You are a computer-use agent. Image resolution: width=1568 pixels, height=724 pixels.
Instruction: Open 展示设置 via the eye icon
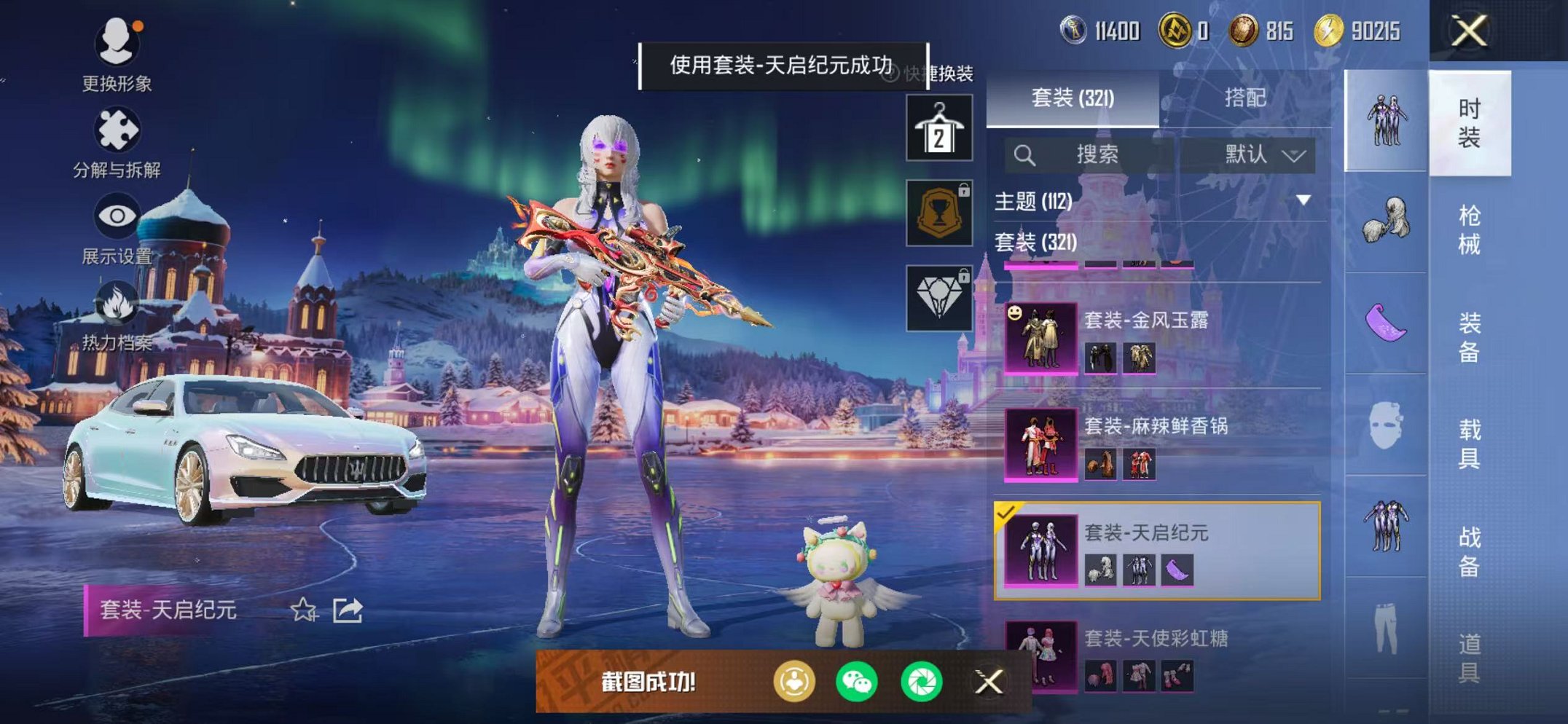[x=119, y=216]
